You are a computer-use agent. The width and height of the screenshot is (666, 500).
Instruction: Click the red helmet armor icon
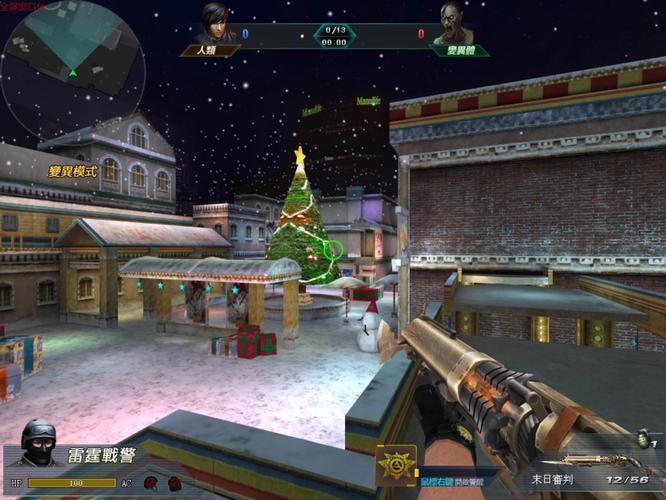click(x=149, y=483)
